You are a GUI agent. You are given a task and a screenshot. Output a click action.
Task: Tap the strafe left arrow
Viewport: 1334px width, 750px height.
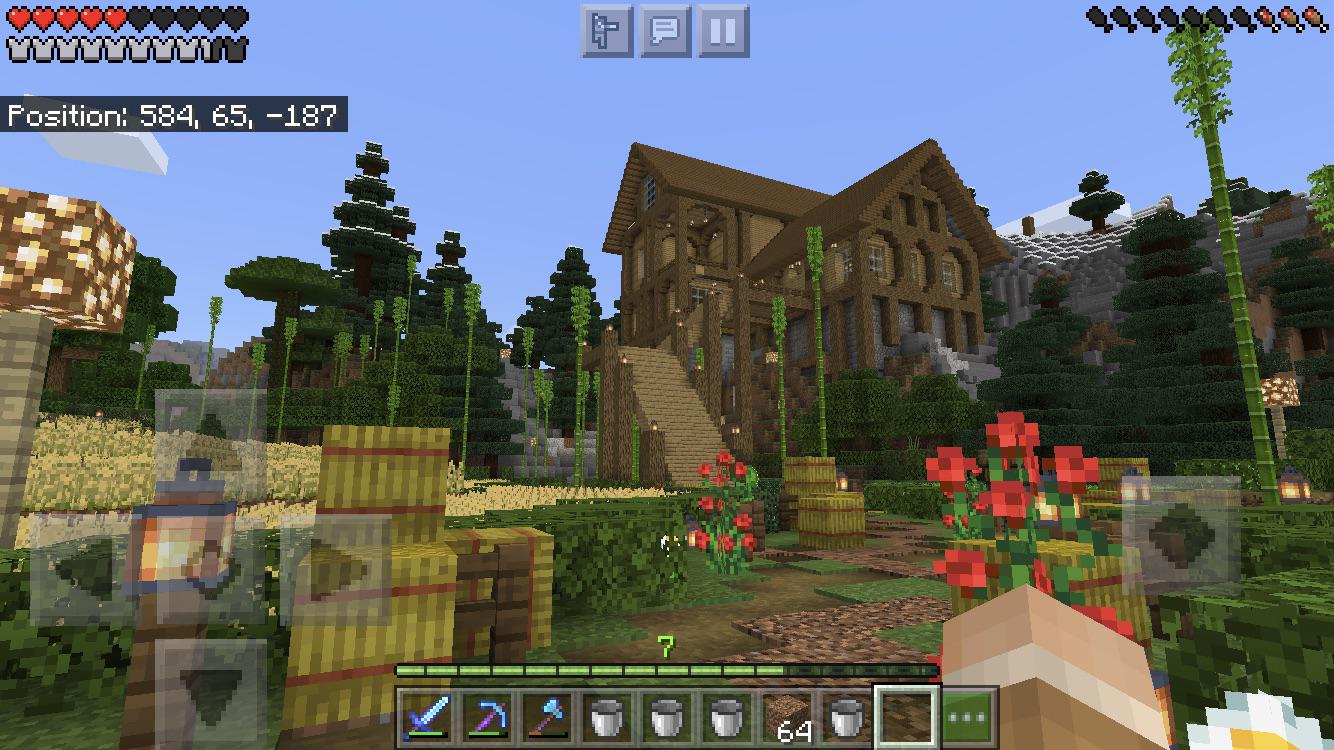(85, 570)
